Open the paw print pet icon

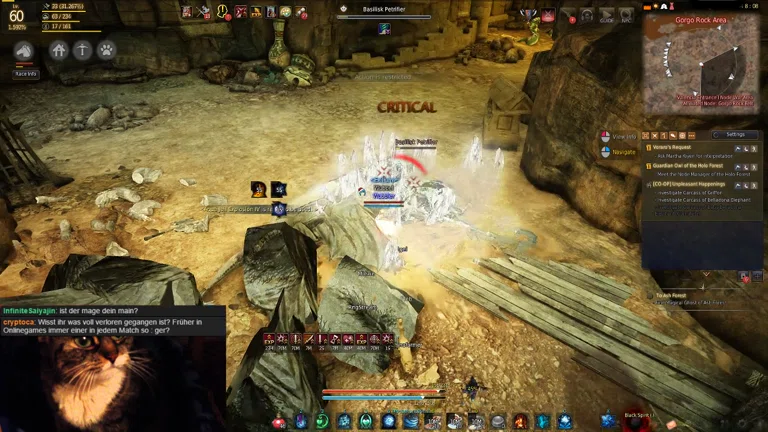[105, 50]
